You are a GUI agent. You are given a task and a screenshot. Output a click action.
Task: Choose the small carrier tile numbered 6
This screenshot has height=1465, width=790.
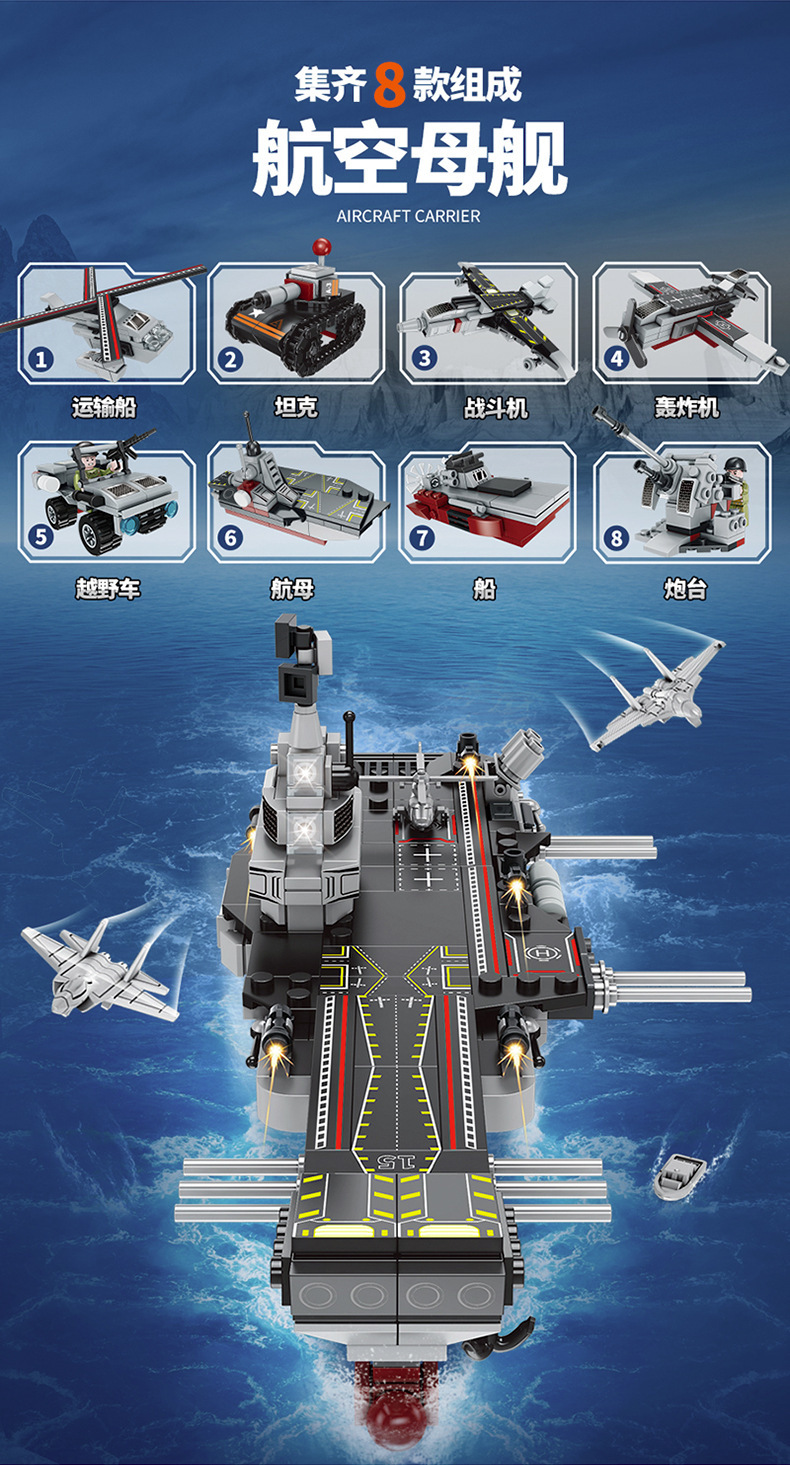point(296,503)
